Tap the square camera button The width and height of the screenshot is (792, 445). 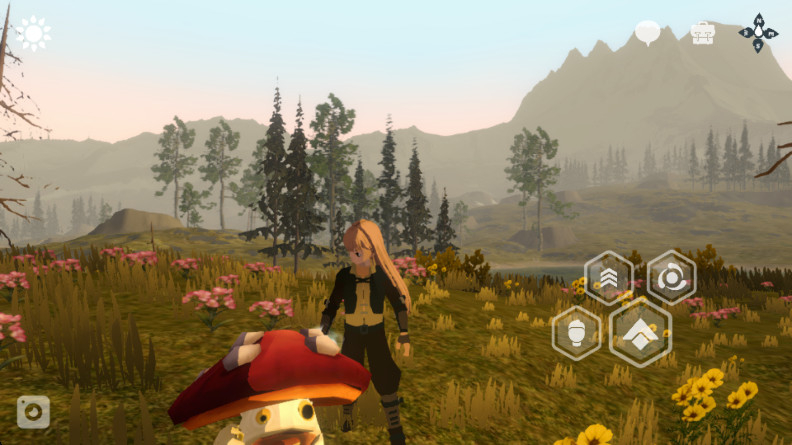(x=33, y=412)
